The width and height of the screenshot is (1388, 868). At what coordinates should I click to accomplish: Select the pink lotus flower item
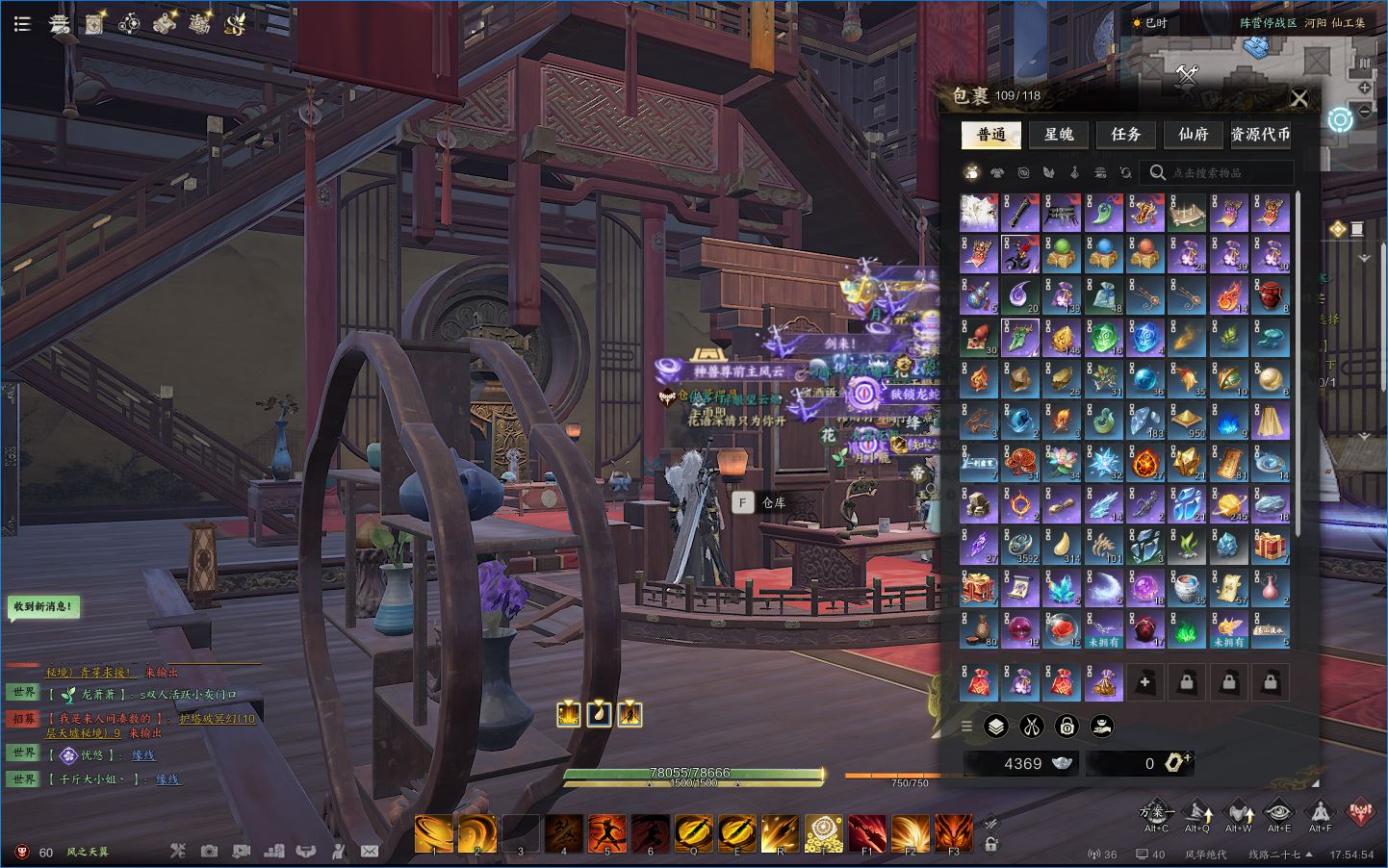[x=1062, y=462]
